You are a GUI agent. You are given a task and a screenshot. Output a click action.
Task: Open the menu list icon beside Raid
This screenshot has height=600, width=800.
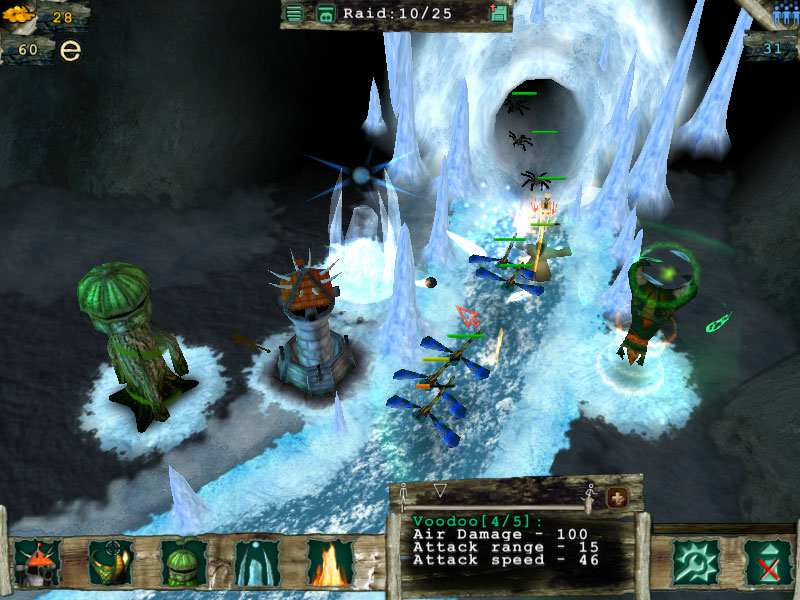click(294, 13)
